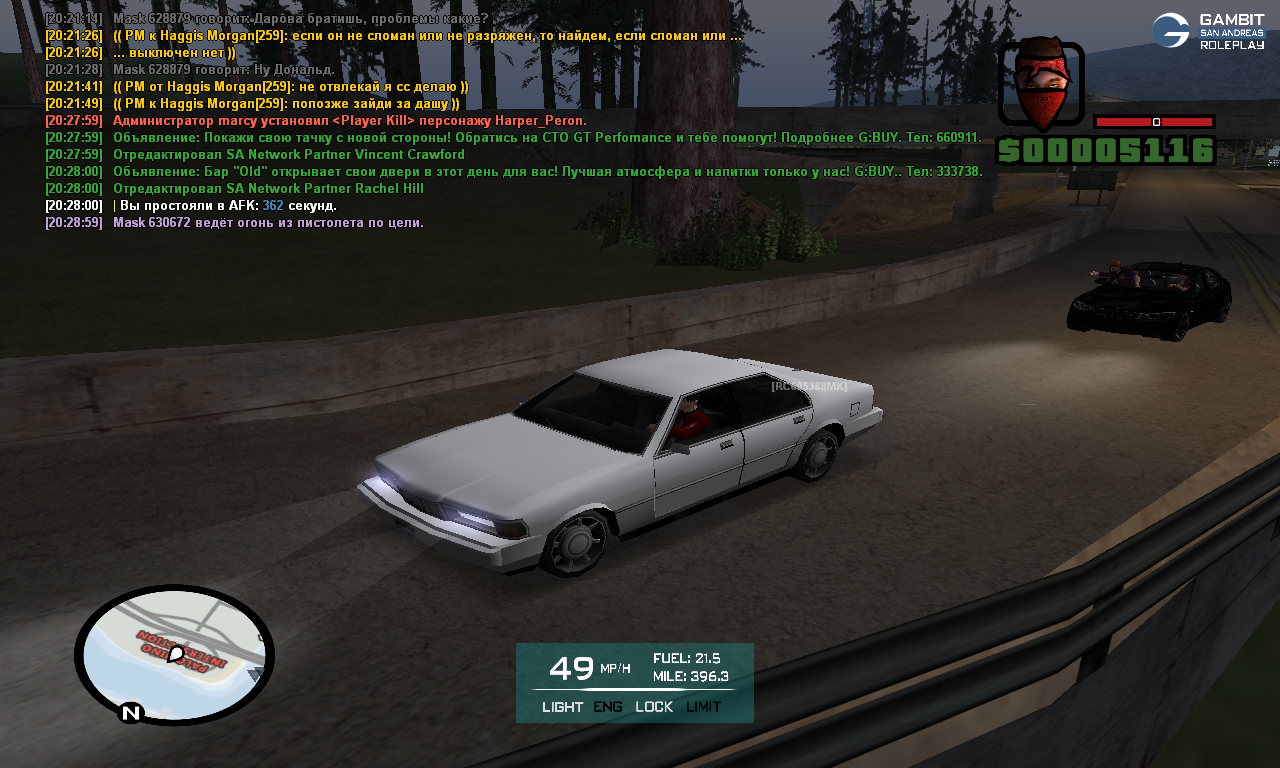Click the north N marker on radar

tap(129, 713)
